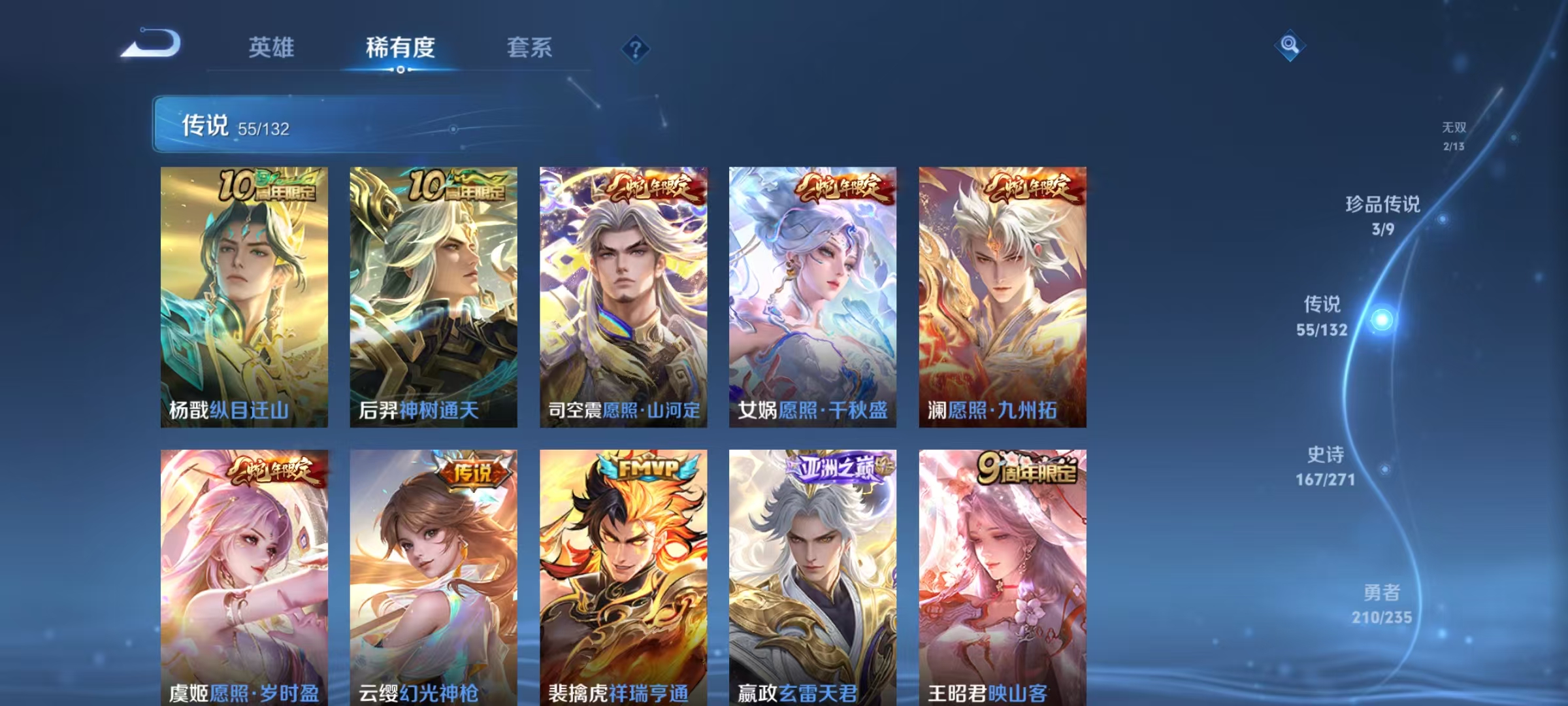Switch to the 英雄 tab

[271, 47]
